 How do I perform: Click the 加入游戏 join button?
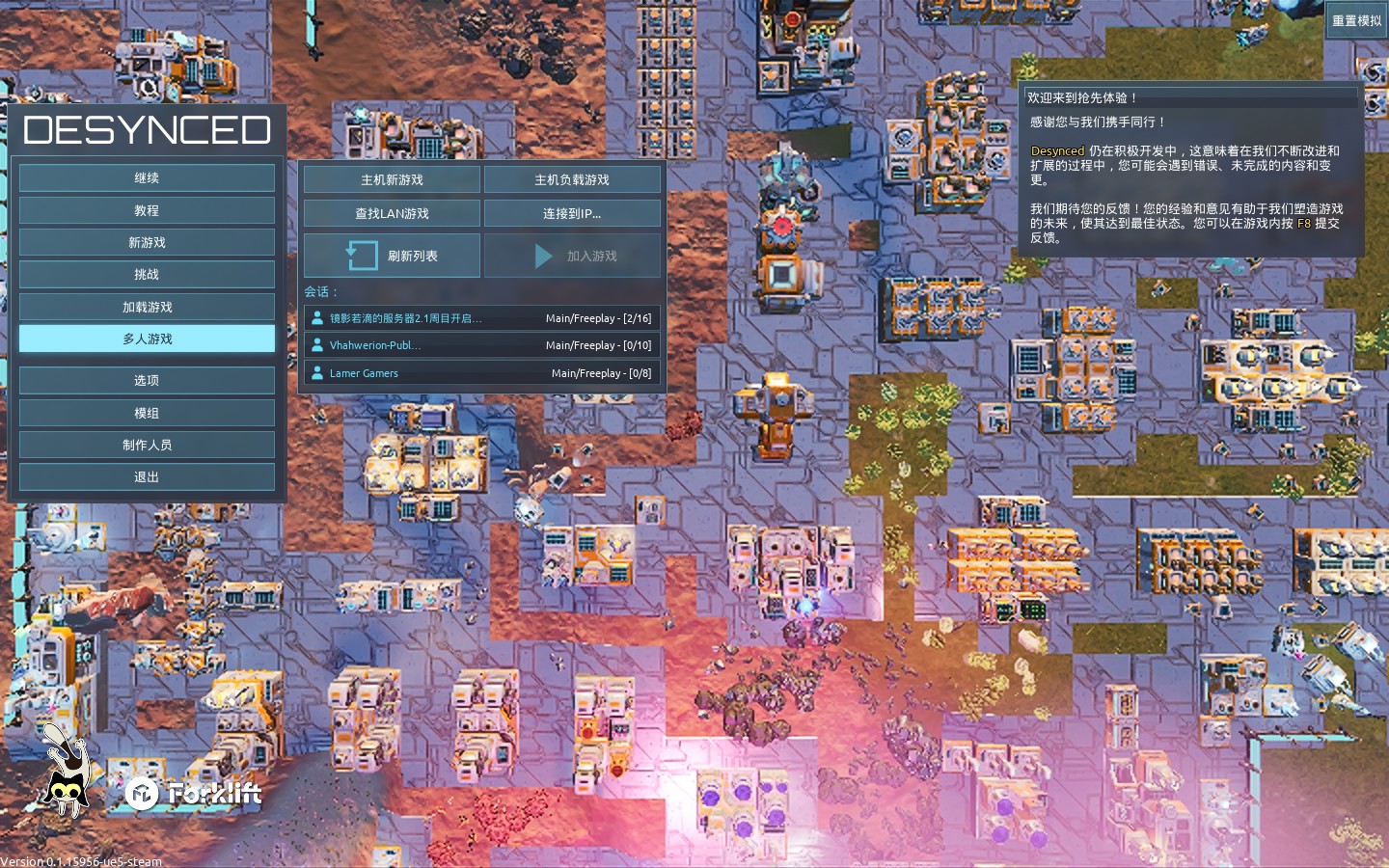(572, 256)
